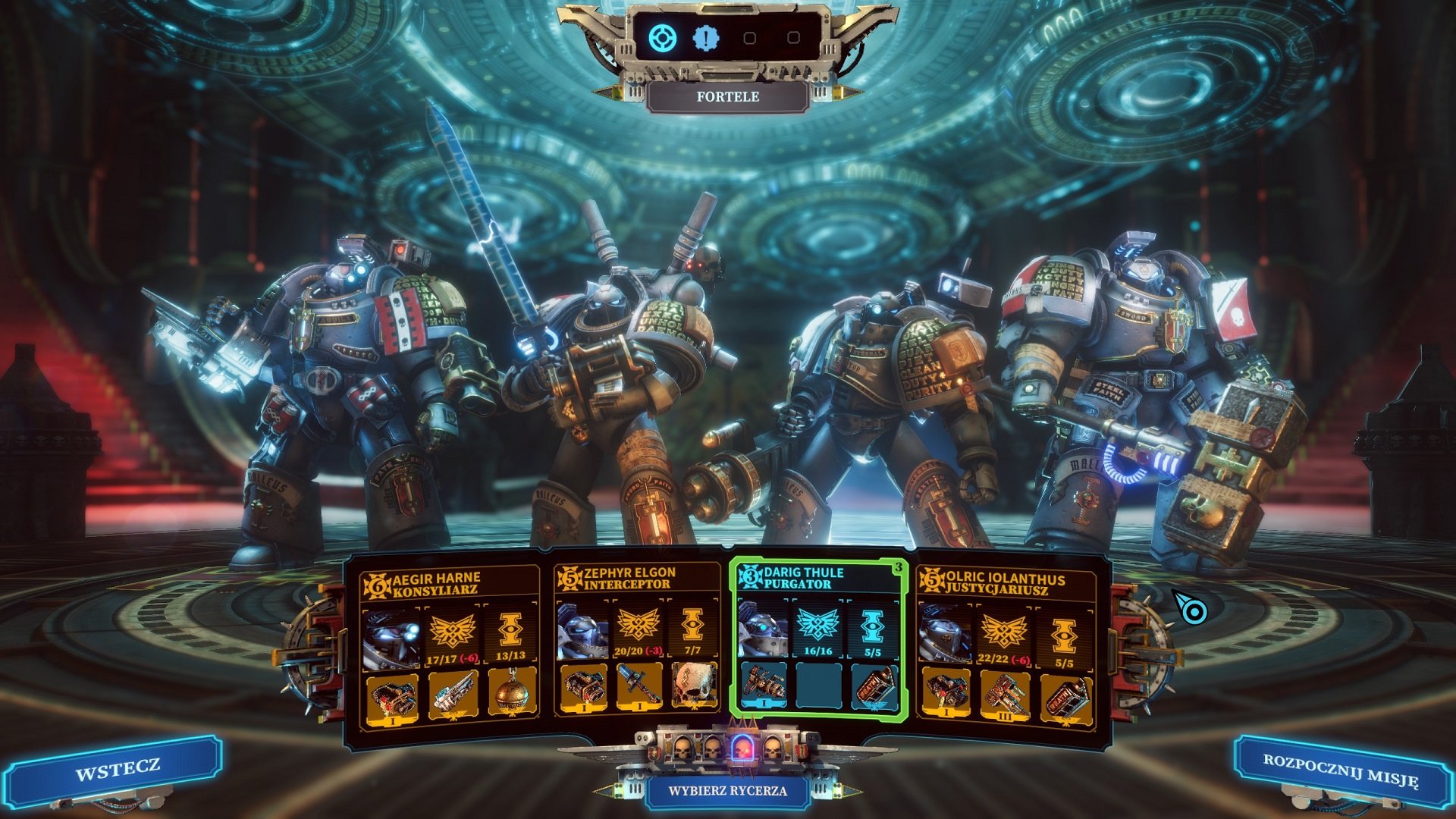Toggle the leftmost skull squad slot
The image size is (1456, 819).
point(682,750)
